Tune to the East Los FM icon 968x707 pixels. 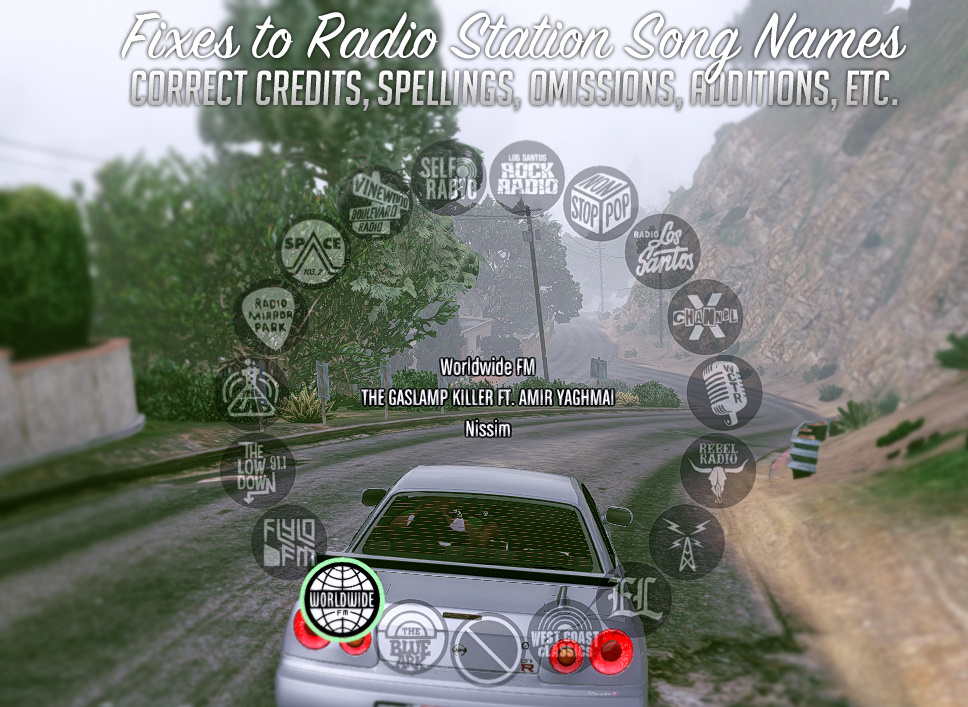(634, 599)
